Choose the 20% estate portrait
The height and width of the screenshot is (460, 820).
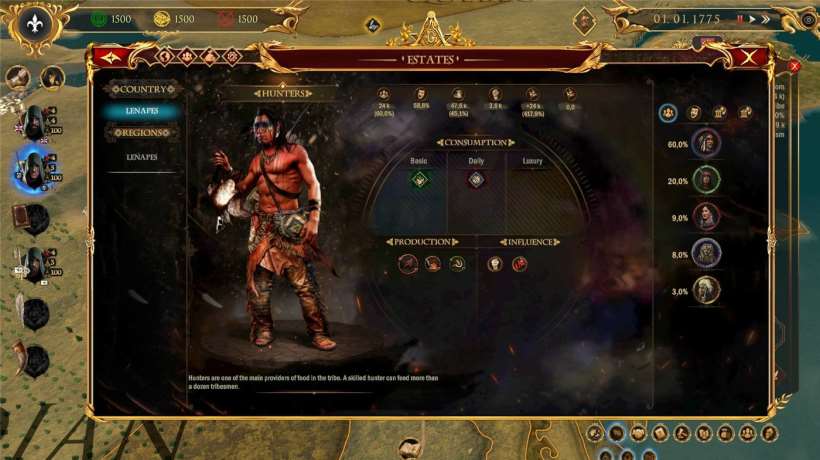point(706,181)
